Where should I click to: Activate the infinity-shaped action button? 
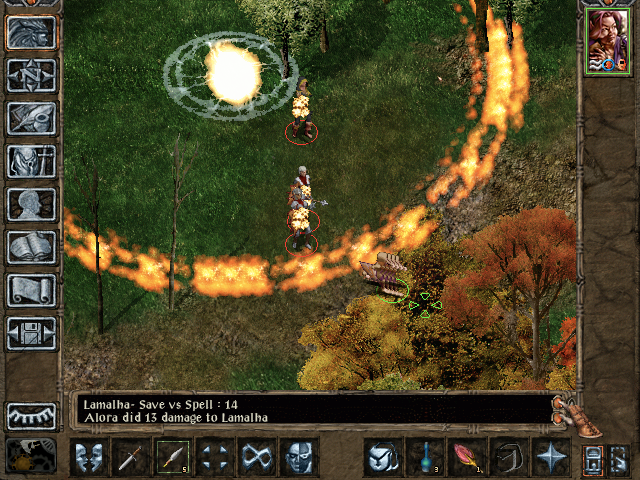tap(257, 458)
